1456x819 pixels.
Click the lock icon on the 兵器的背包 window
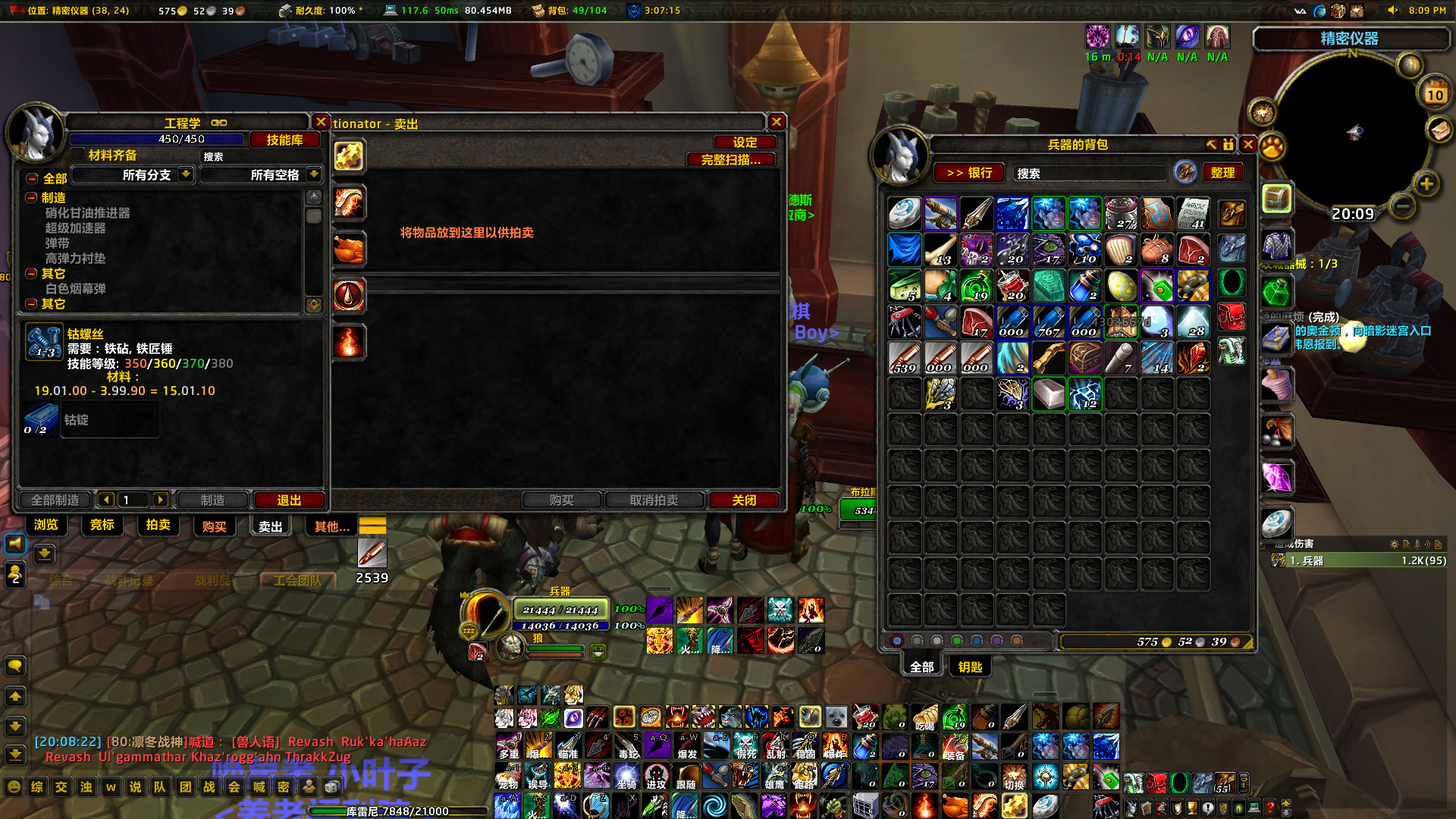[x=1229, y=144]
